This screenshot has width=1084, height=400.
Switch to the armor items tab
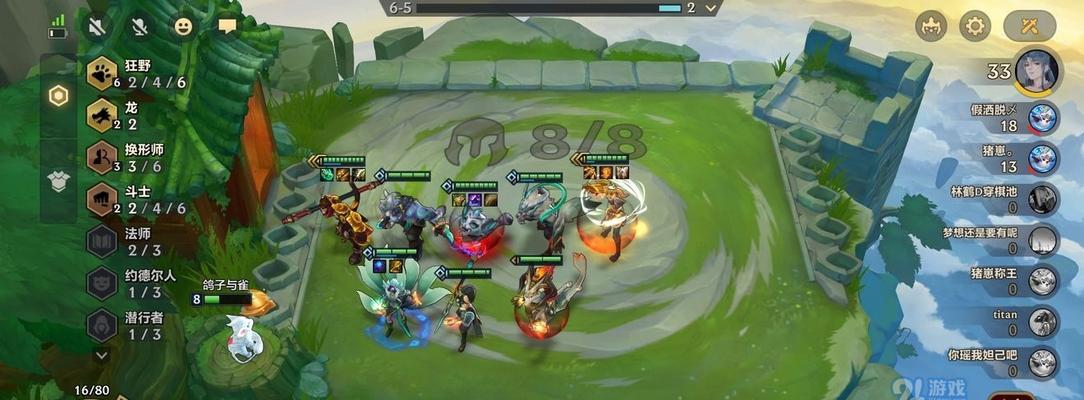(x=59, y=179)
